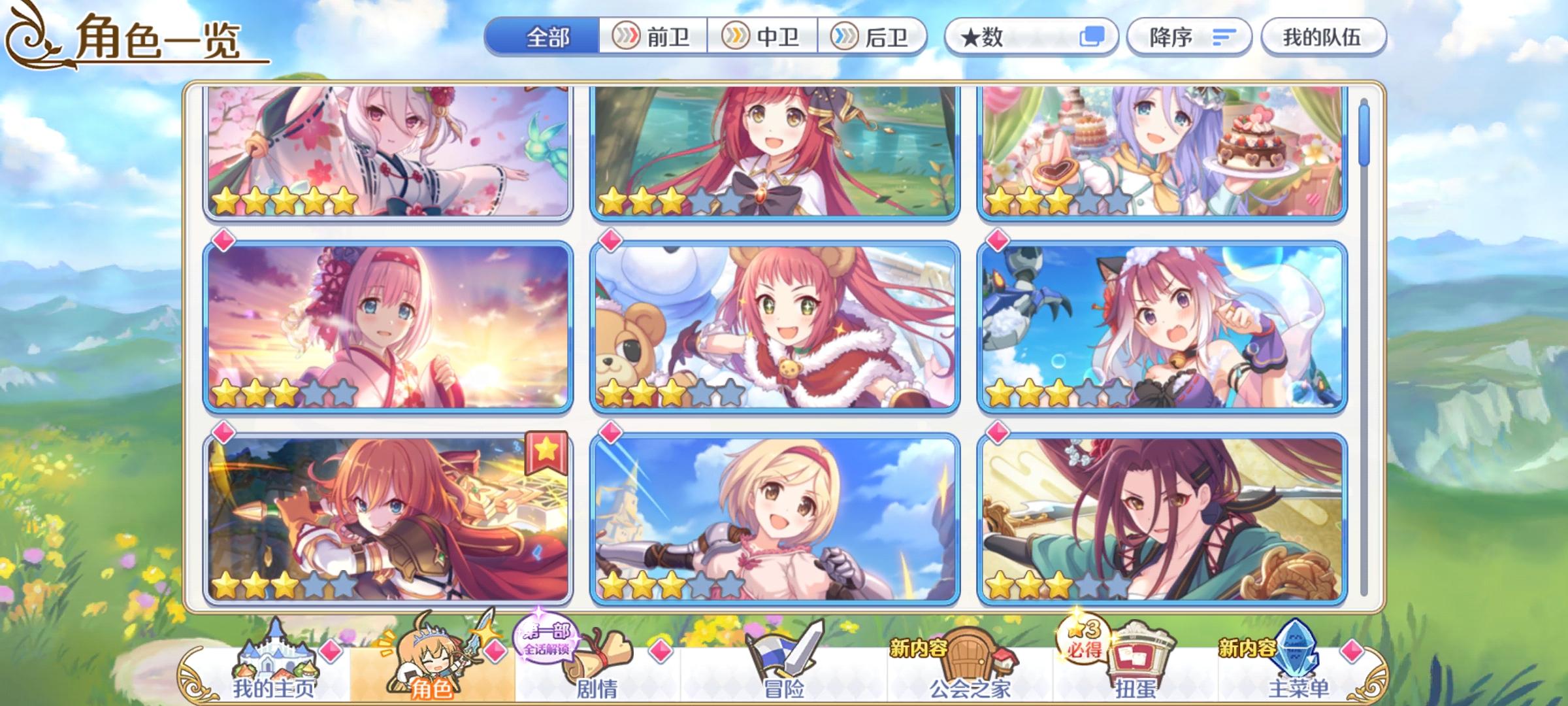This screenshot has height=706, width=1568.
Task: Toggle the 前卫 vanguard filter
Action: click(x=654, y=37)
